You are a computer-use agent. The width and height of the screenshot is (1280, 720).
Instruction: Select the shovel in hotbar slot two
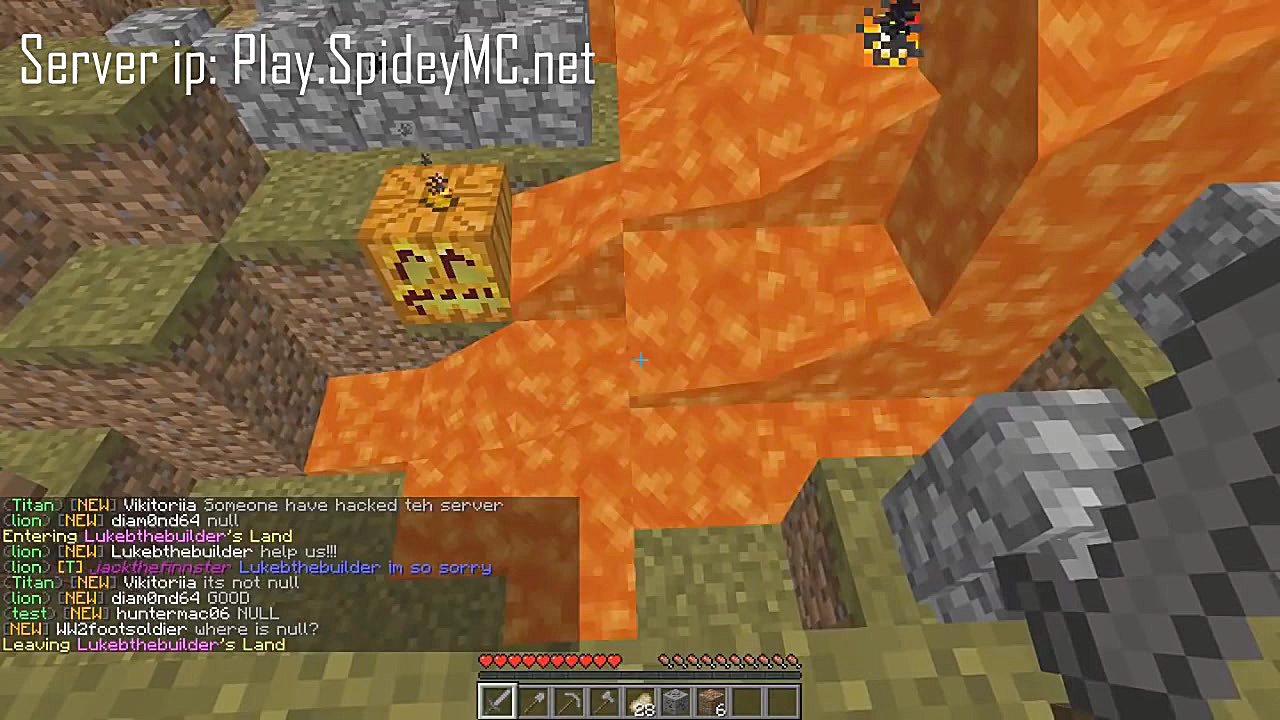pos(533,700)
